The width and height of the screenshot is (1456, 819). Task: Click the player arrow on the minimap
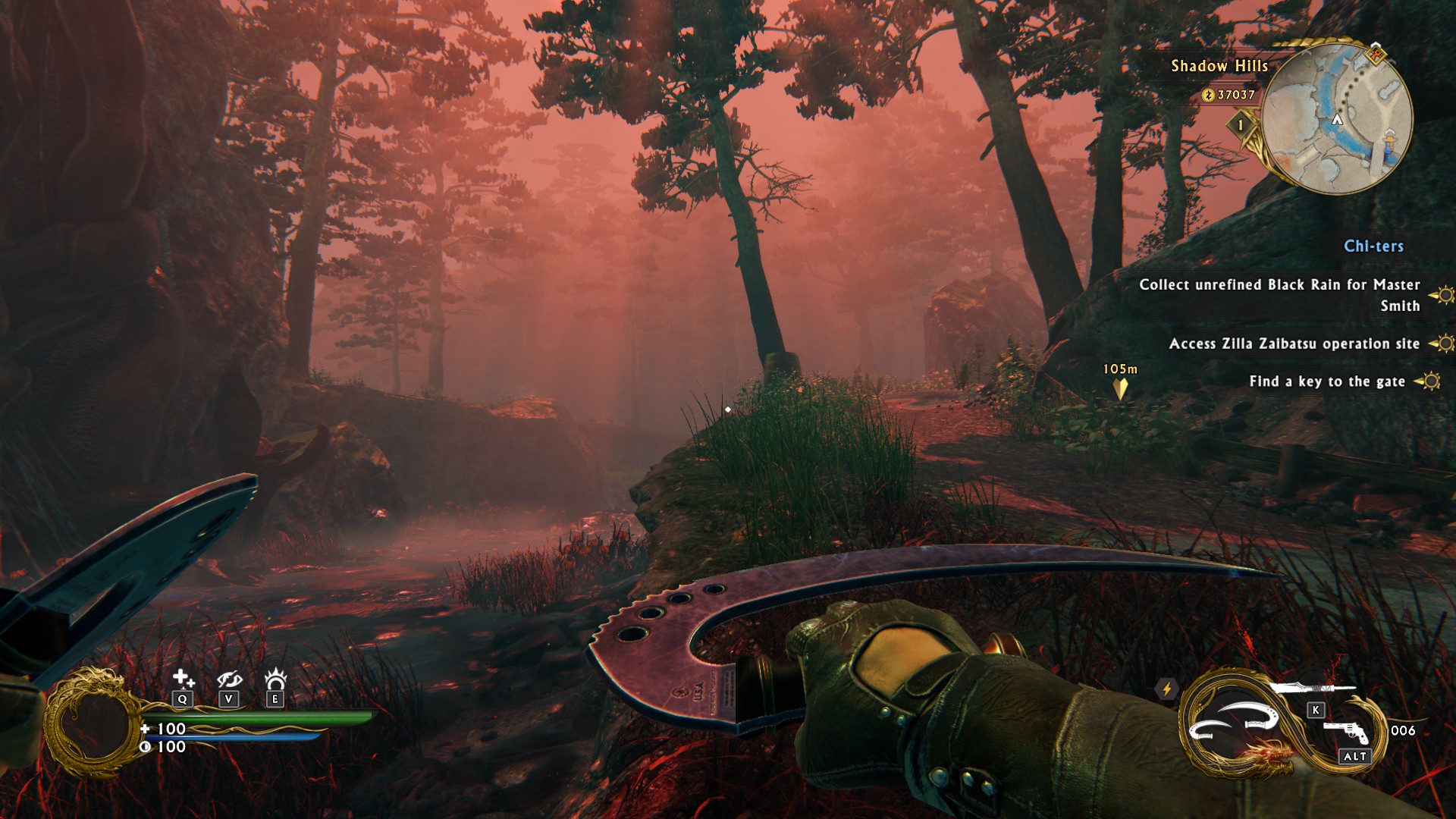click(x=1337, y=120)
